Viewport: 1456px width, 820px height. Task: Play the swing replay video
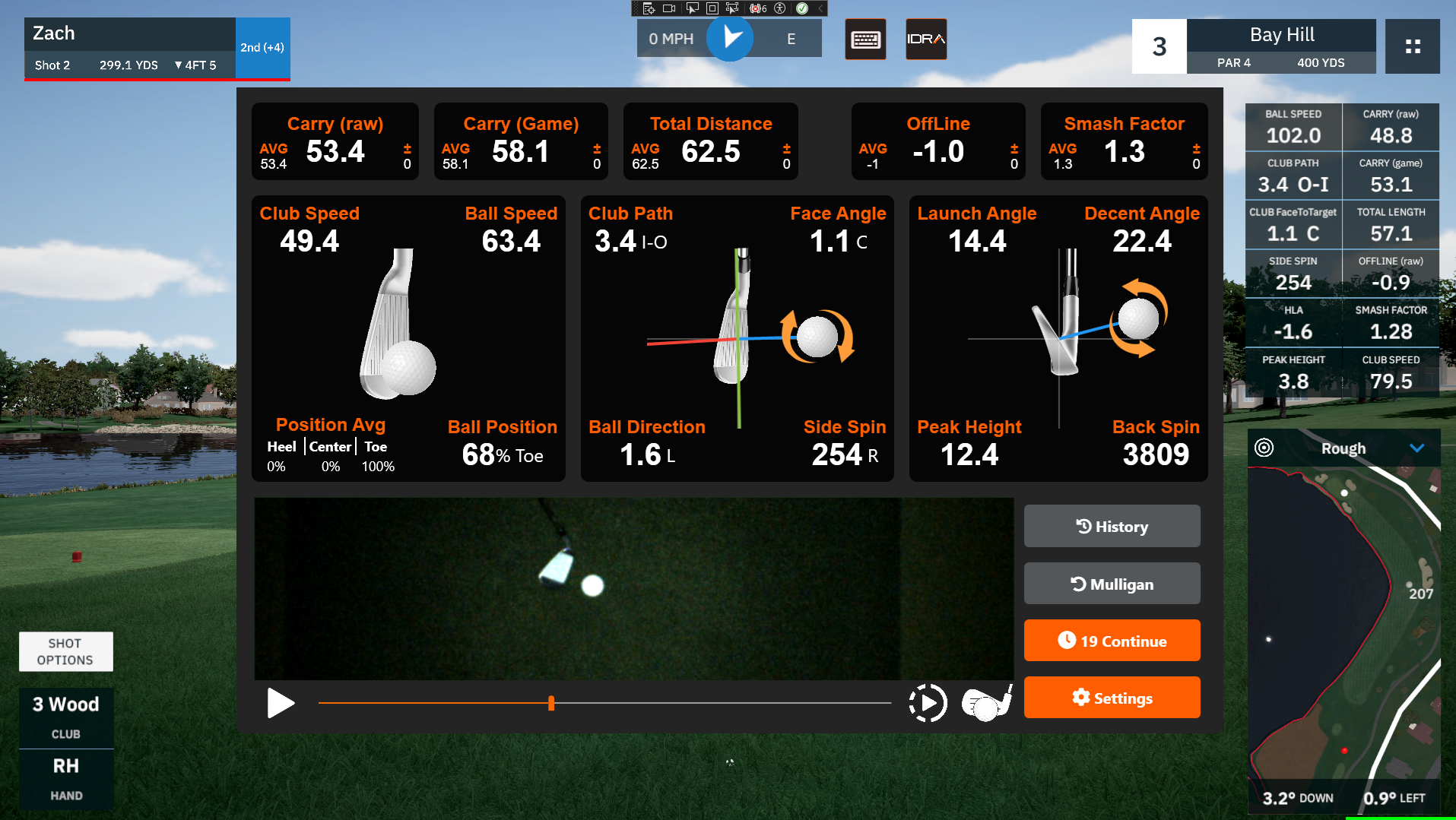pos(281,703)
